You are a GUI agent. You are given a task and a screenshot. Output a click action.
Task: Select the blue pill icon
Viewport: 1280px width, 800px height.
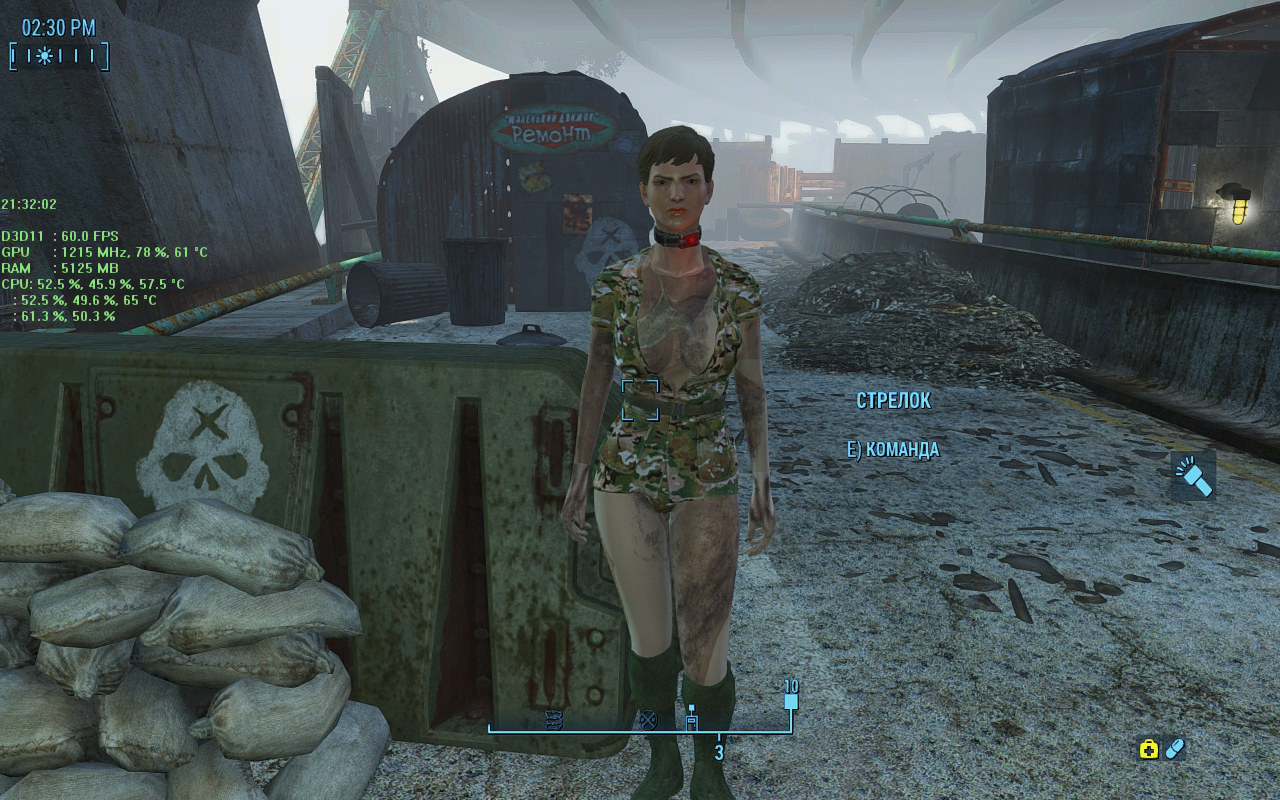(x=1175, y=748)
